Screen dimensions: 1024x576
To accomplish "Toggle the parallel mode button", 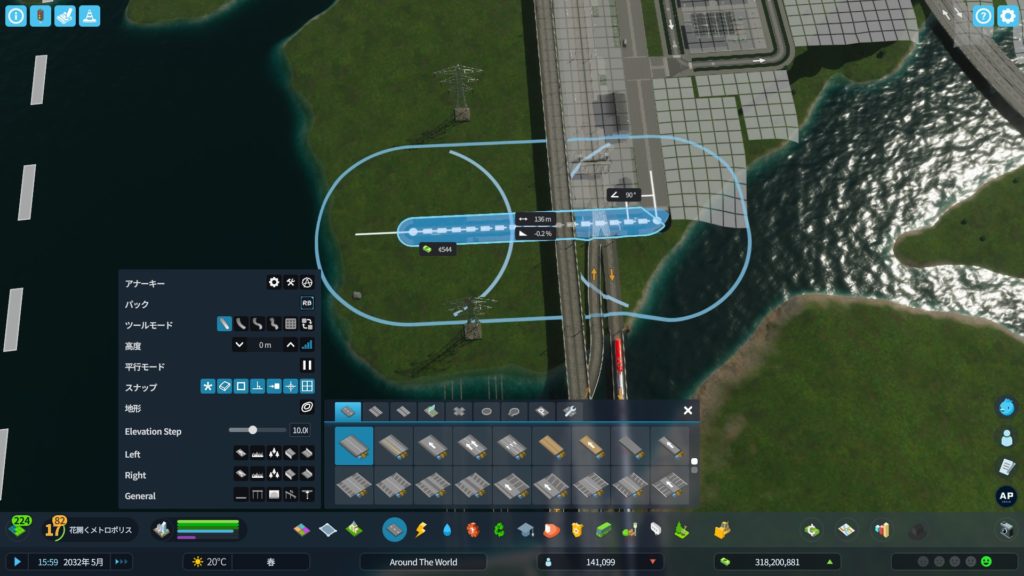I will coord(307,366).
